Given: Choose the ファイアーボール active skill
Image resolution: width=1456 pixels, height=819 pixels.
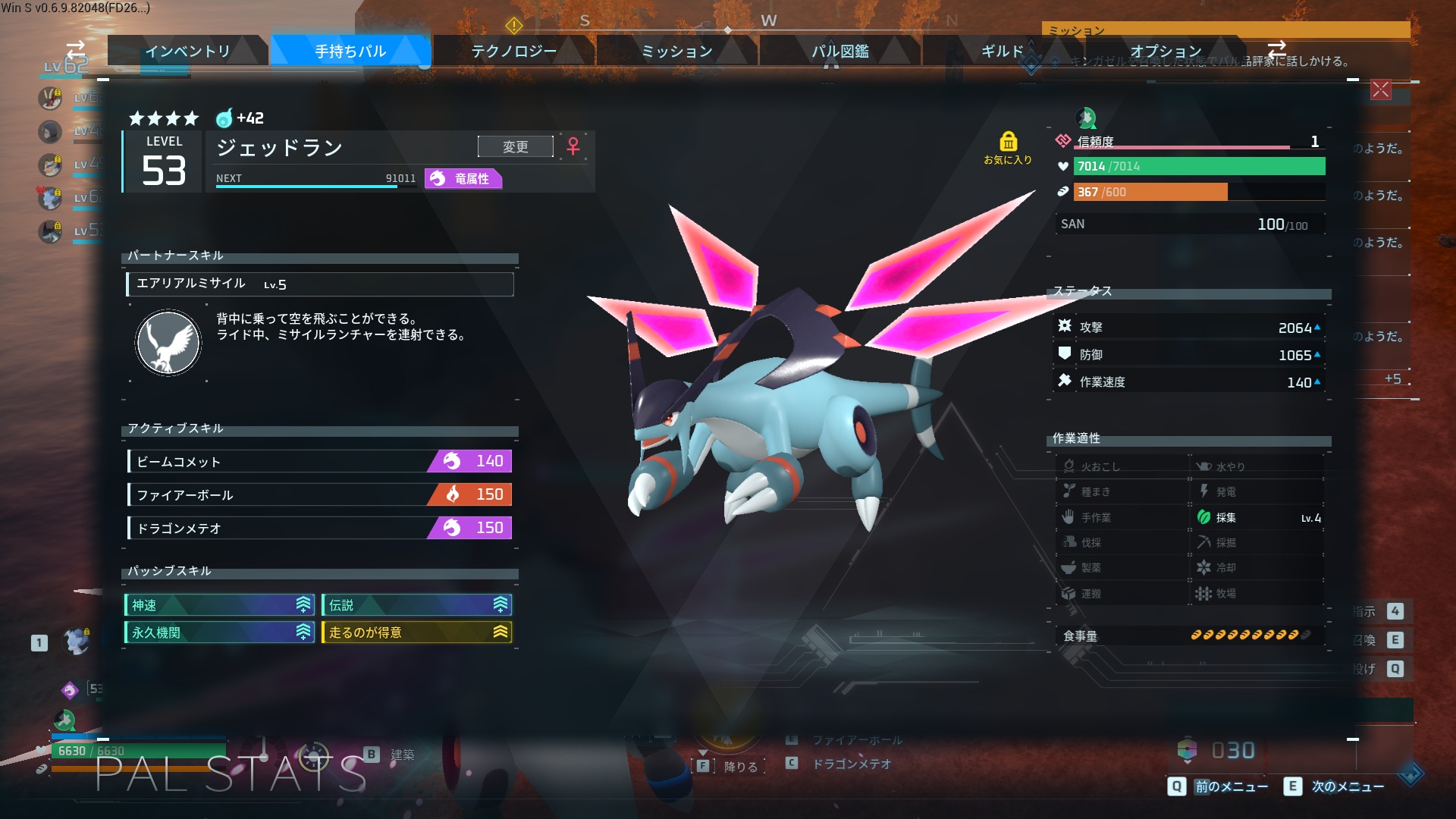Looking at the screenshot, I should [320, 494].
